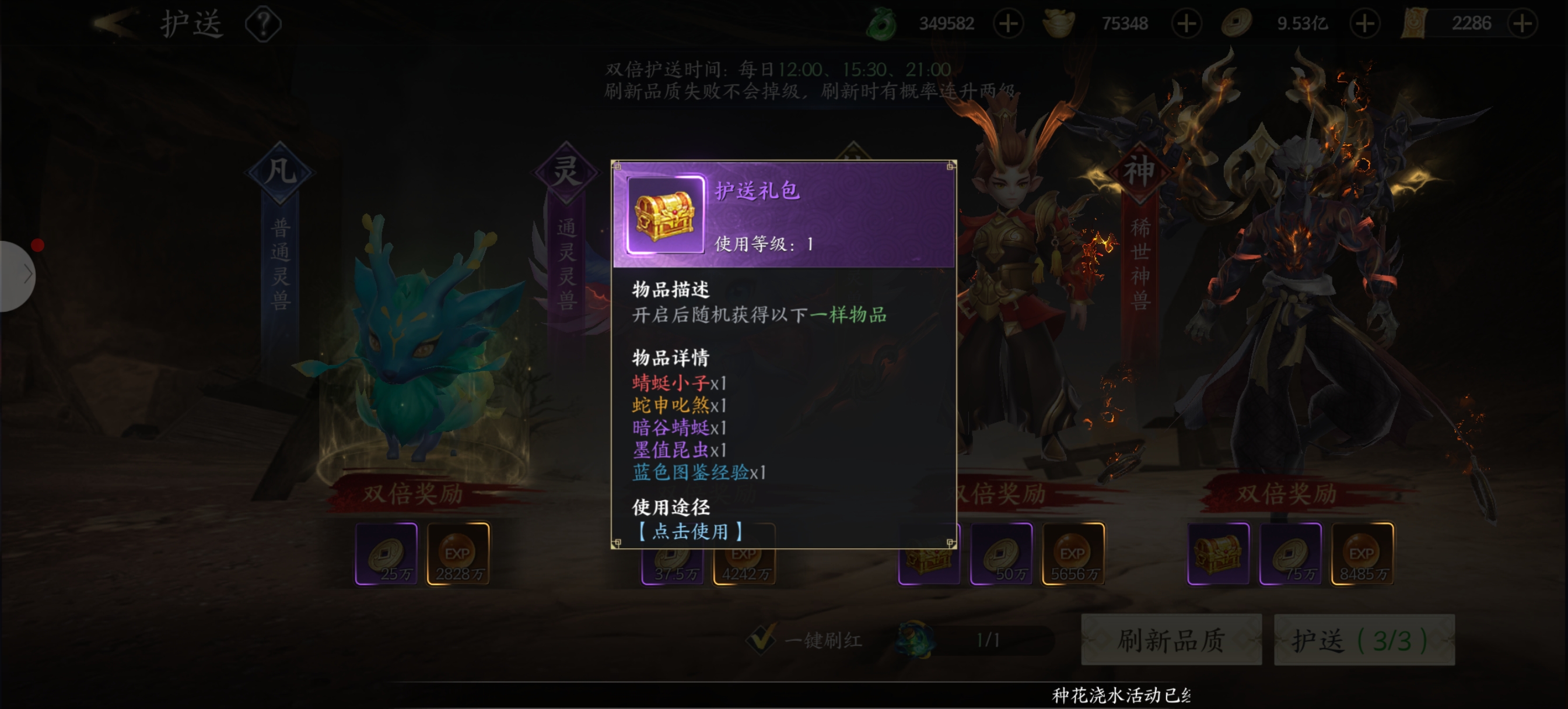Add more gold ingot currency
The height and width of the screenshot is (709, 1568).
coord(1186,24)
